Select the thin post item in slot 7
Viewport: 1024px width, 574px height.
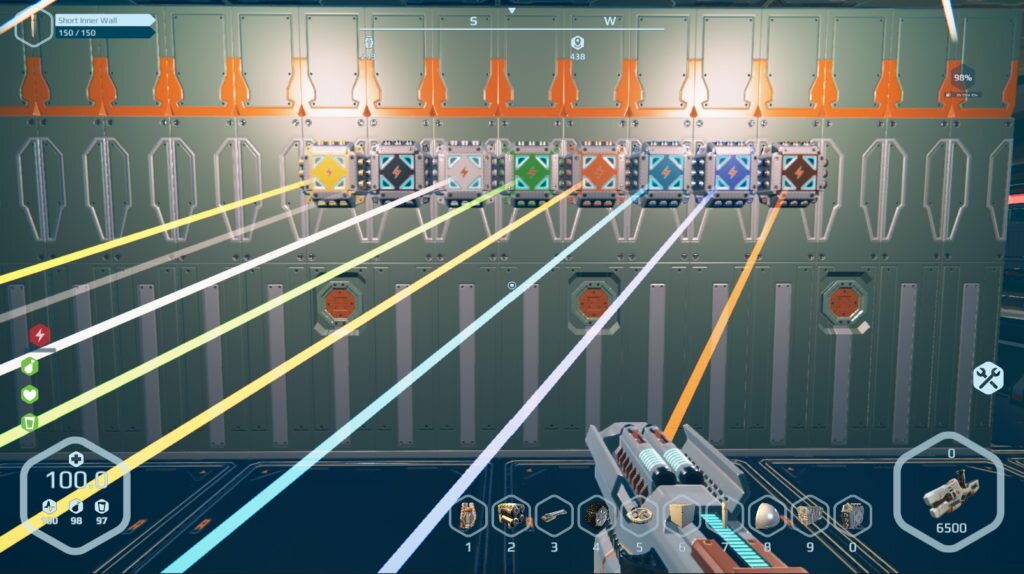(x=725, y=516)
